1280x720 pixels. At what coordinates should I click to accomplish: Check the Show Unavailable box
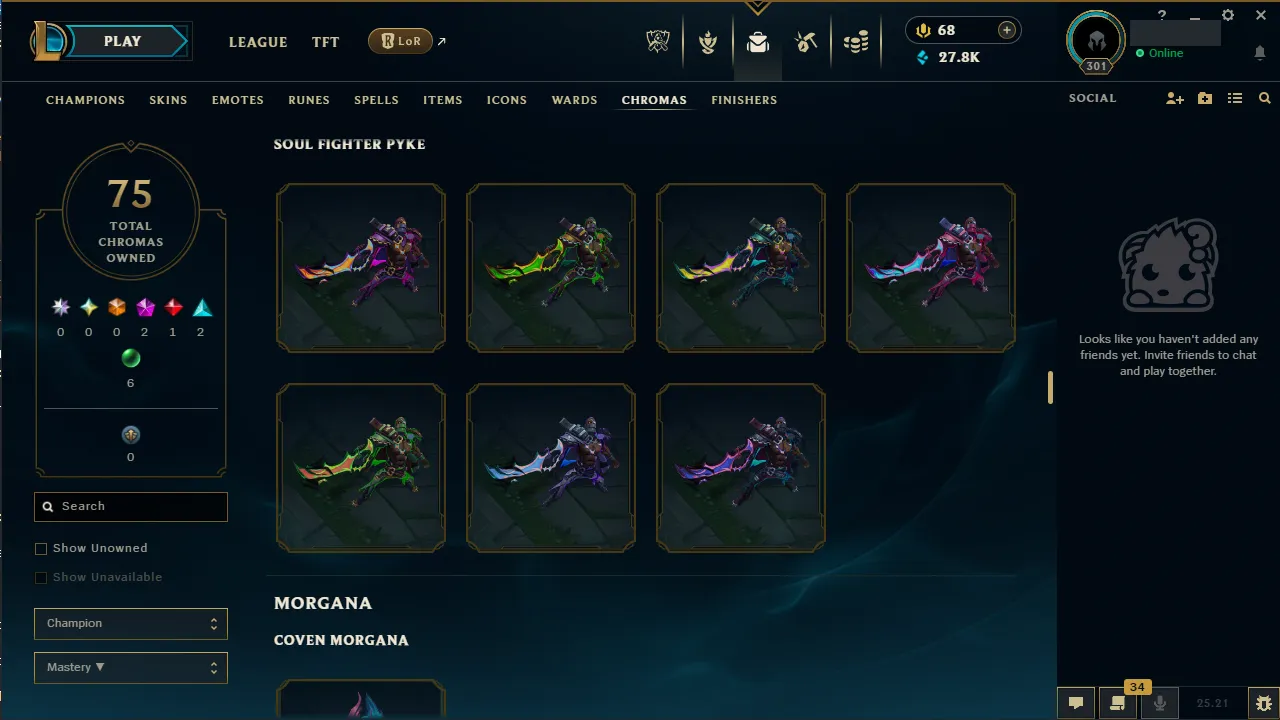(x=41, y=577)
